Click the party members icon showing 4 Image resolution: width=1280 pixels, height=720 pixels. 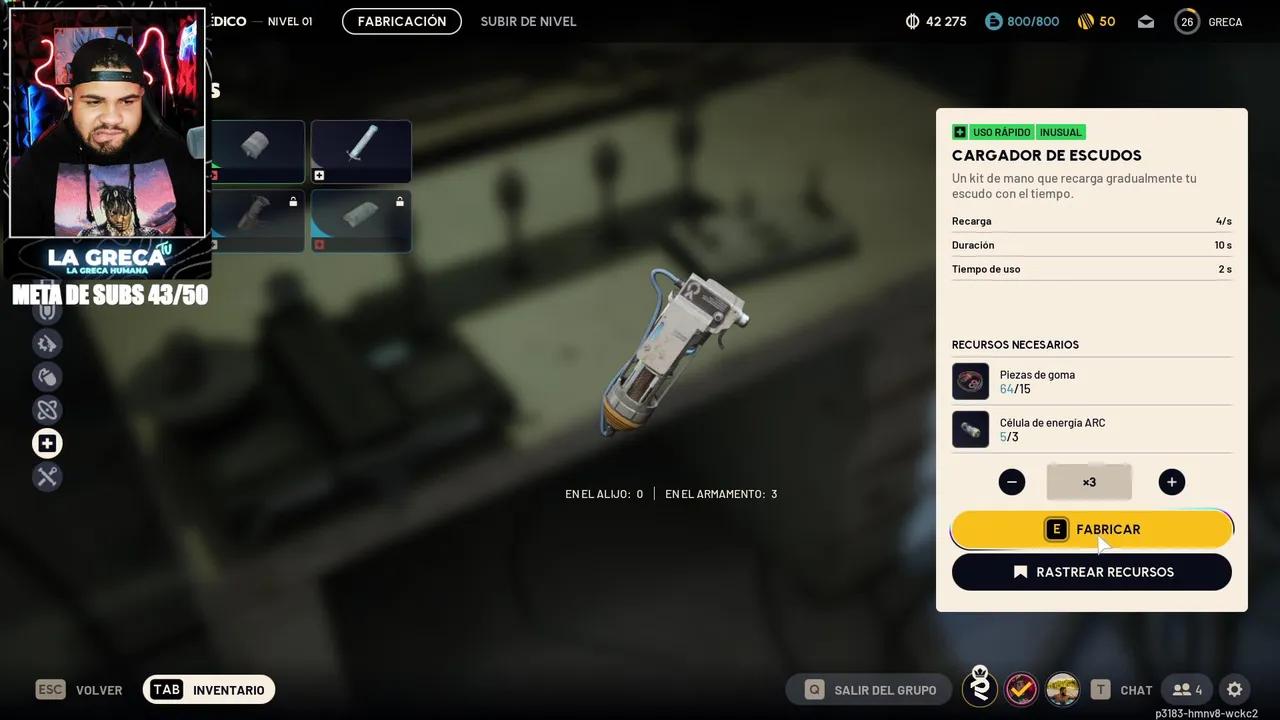point(1186,689)
